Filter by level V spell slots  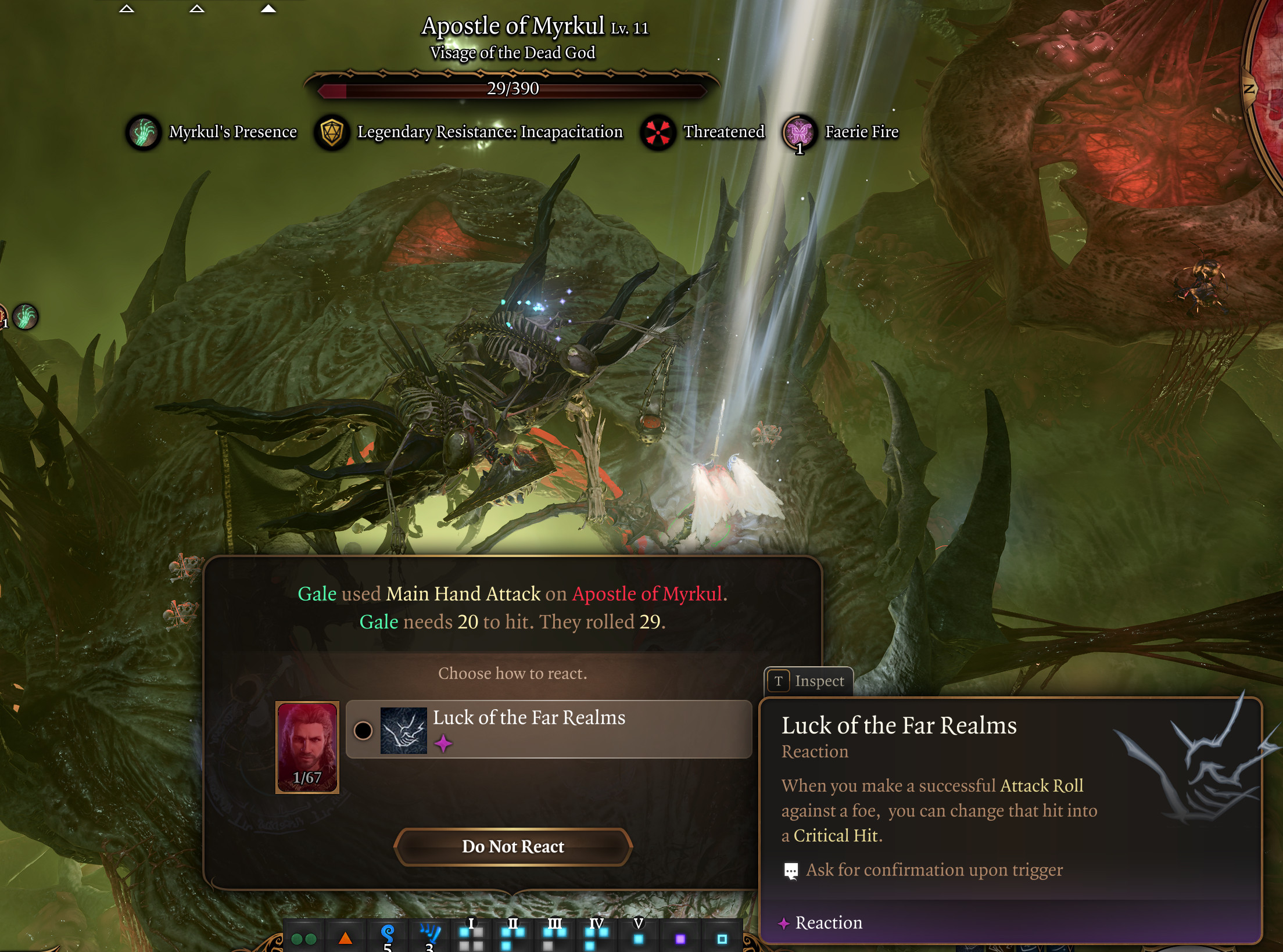pyautogui.click(x=639, y=936)
